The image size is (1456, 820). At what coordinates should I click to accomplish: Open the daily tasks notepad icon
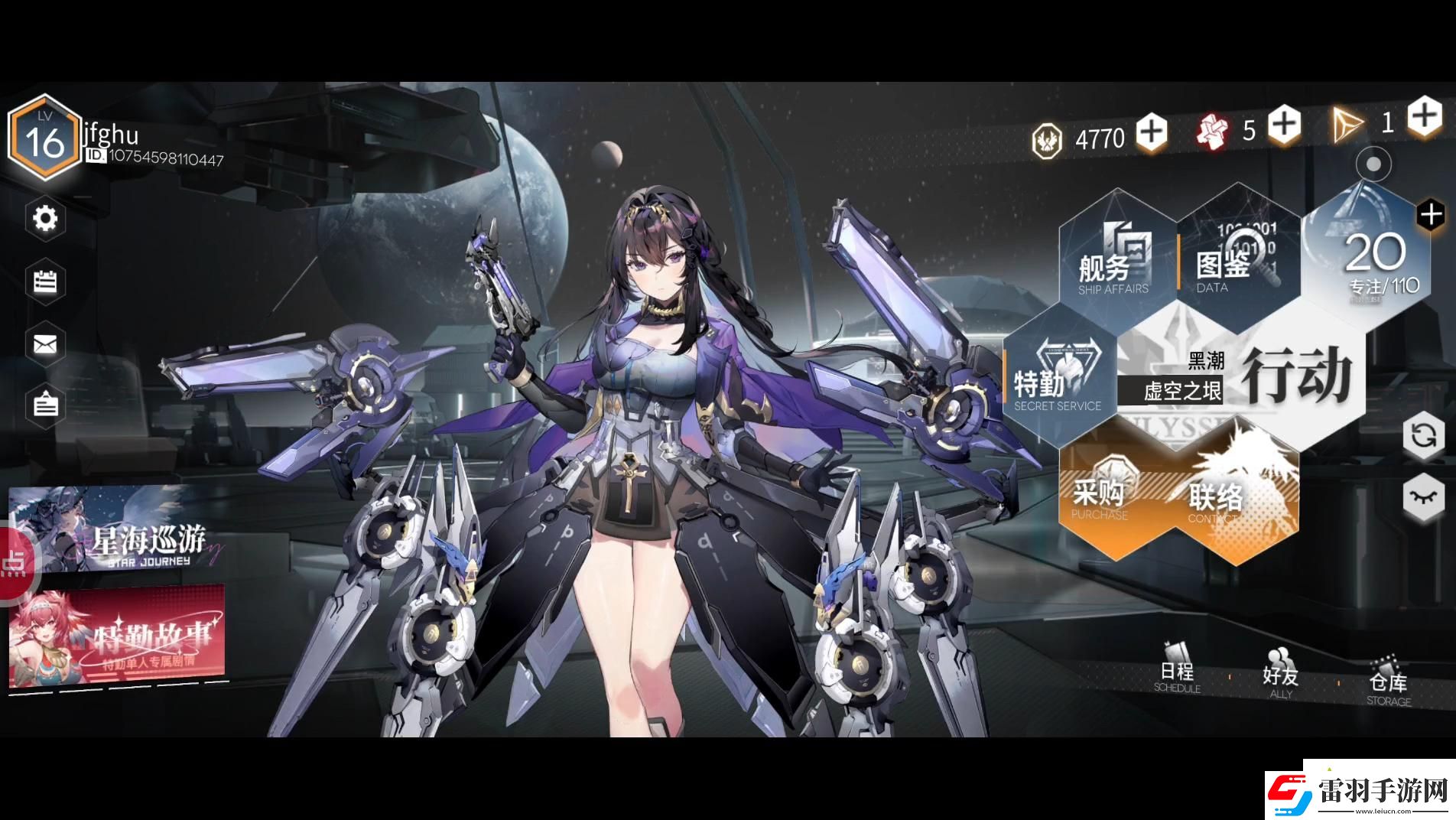pos(44,282)
